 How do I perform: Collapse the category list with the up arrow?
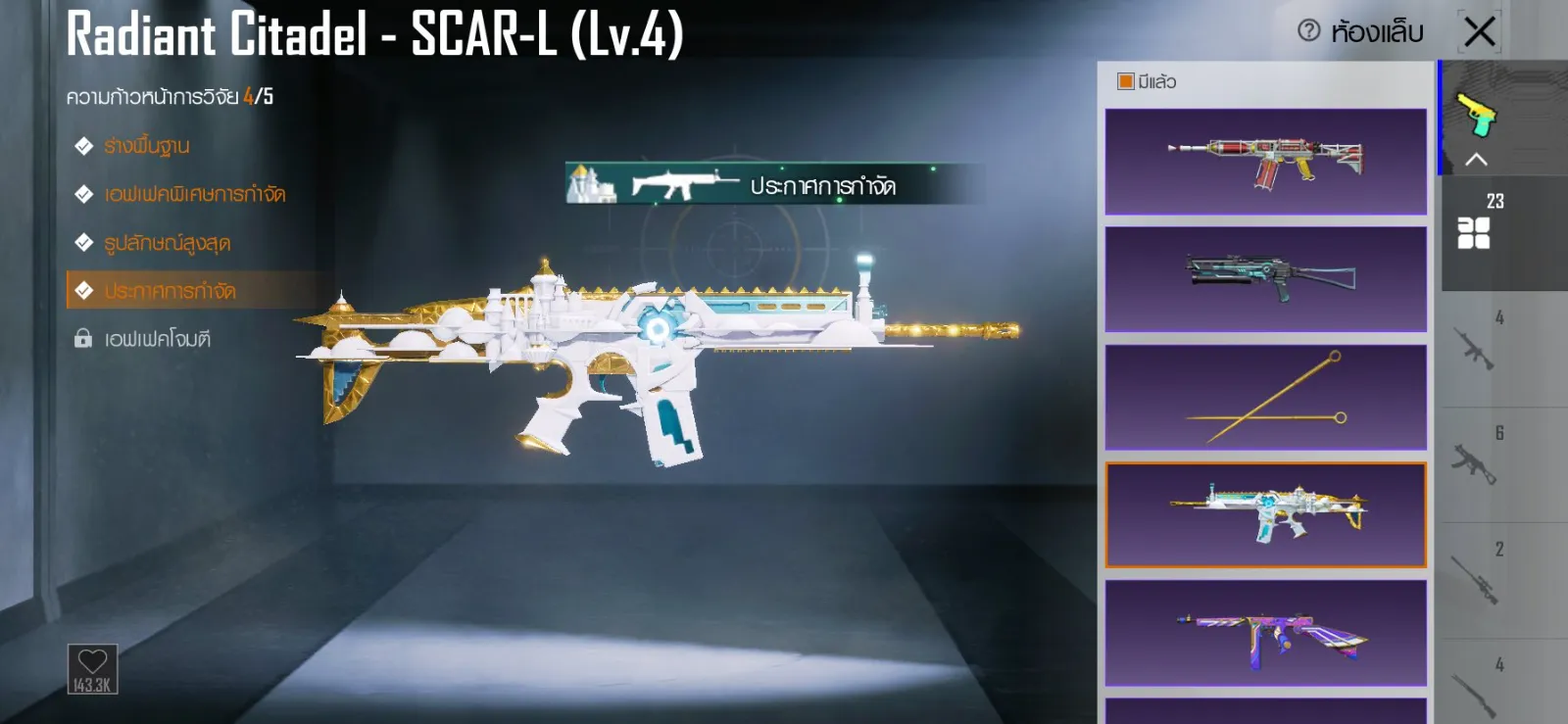point(1476,160)
